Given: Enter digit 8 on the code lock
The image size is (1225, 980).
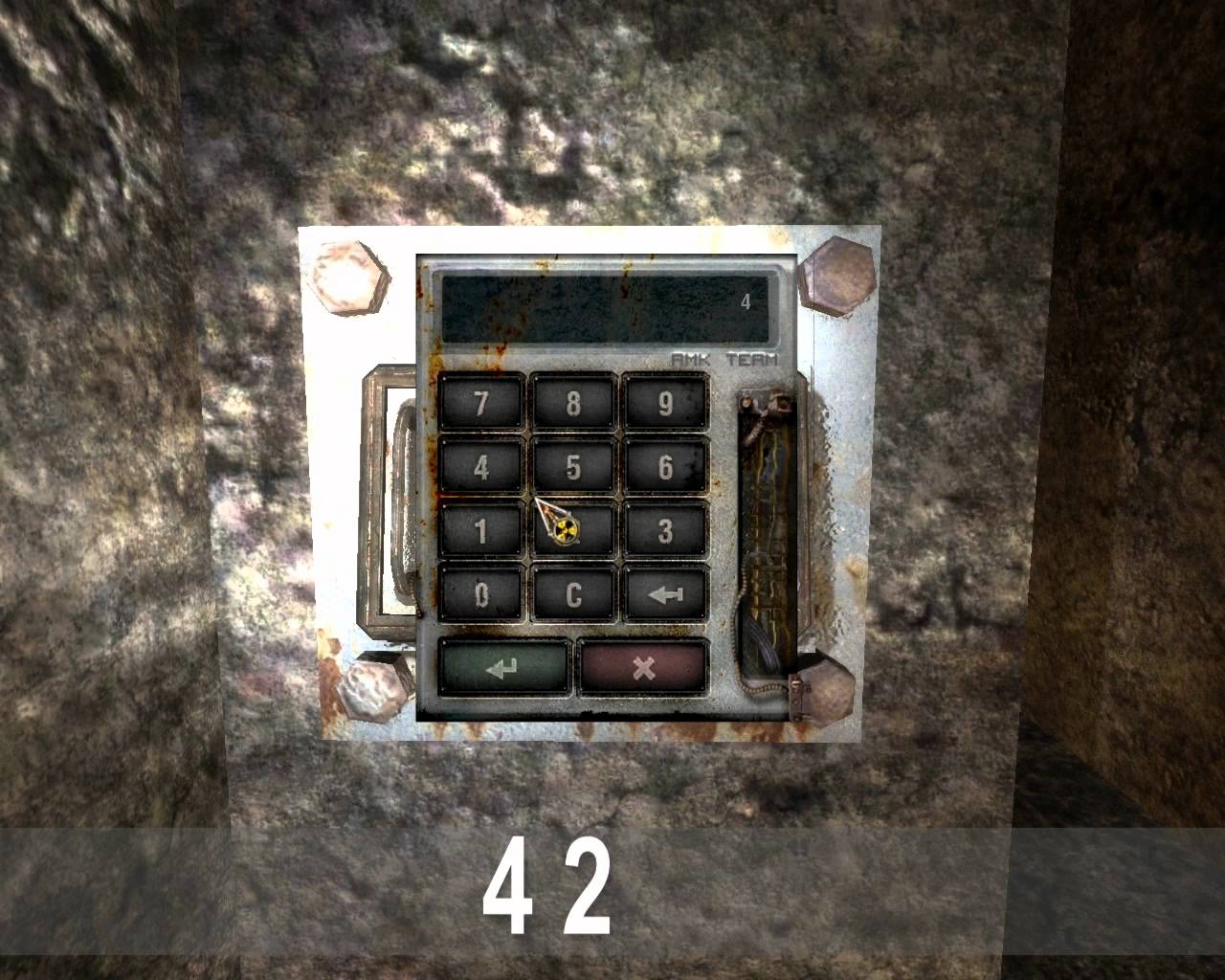Looking at the screenshot, I should point(573,403).
